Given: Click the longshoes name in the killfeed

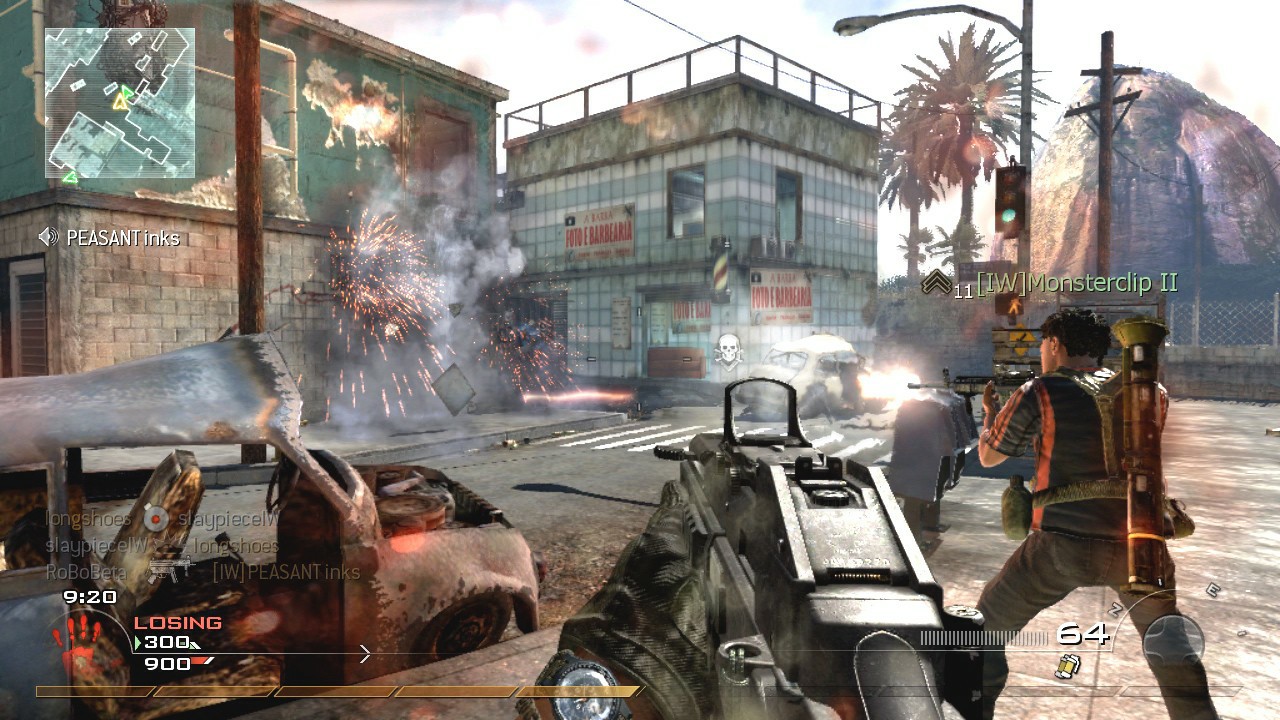Looking at the screenshot, I should [x=86, y=518].
